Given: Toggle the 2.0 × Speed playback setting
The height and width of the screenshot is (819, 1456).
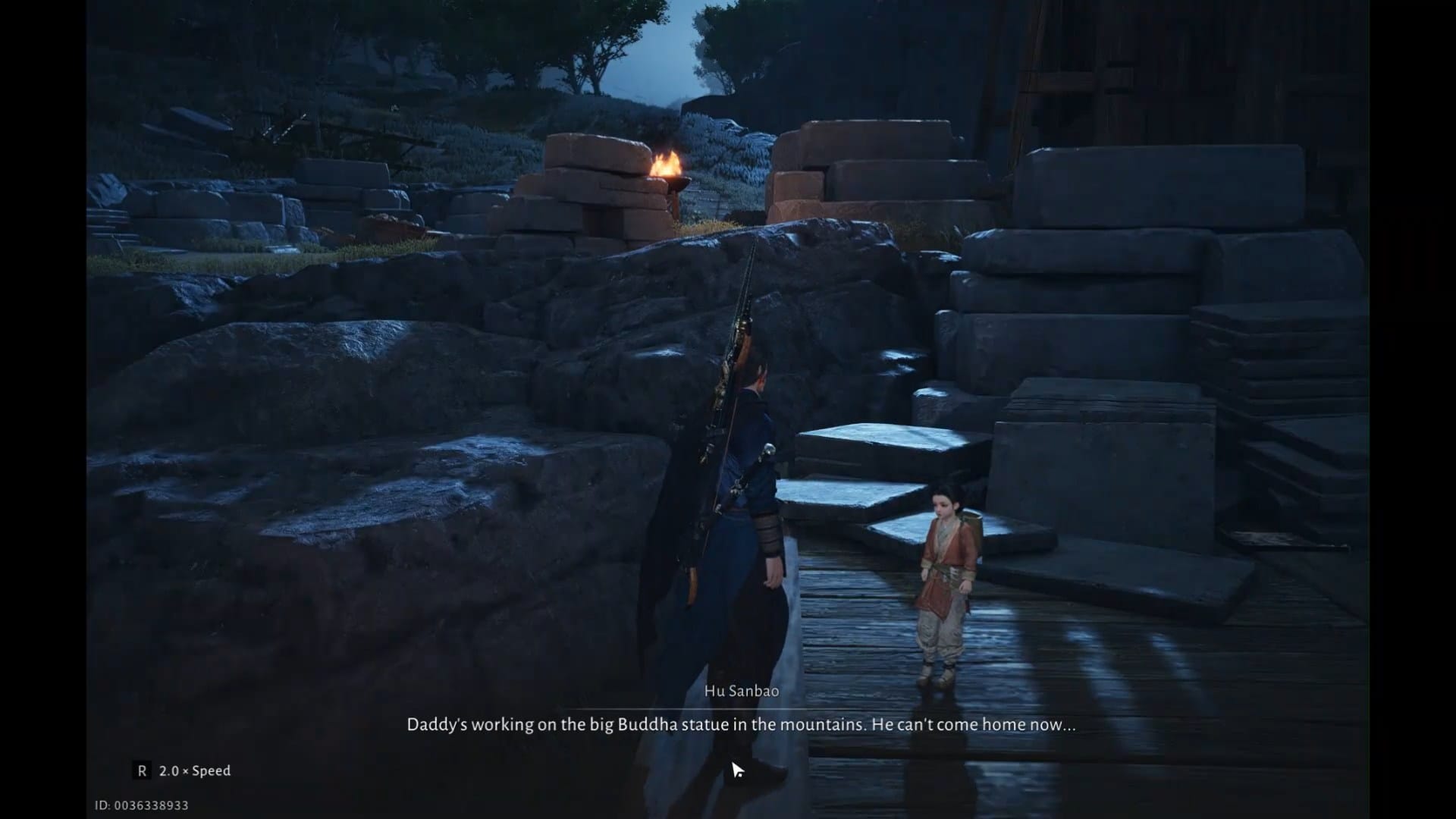Looking at the screenshot, I should tap(193, 771).
